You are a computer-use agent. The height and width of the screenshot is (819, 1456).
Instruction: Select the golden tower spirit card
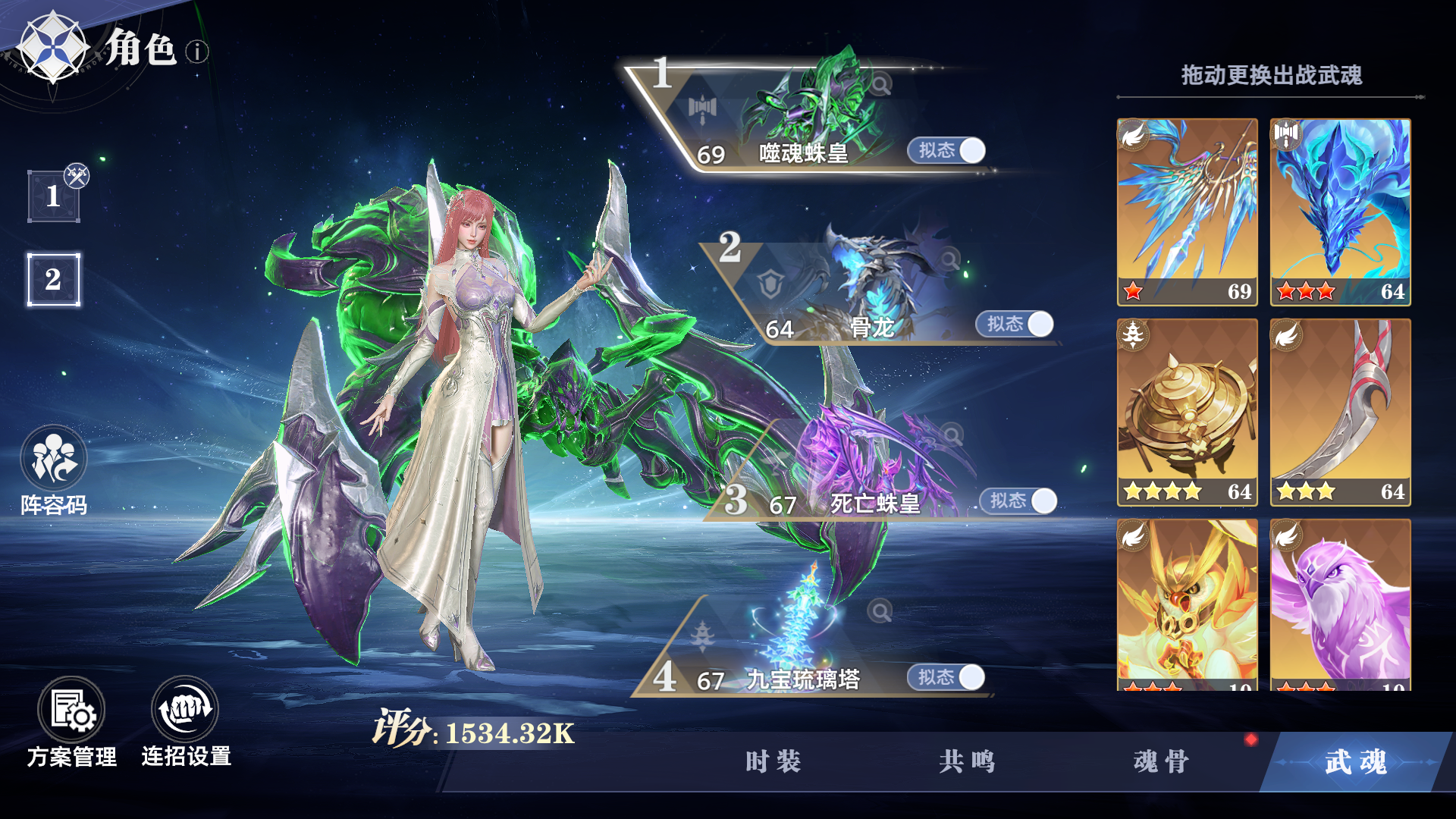coord(1187,413)
